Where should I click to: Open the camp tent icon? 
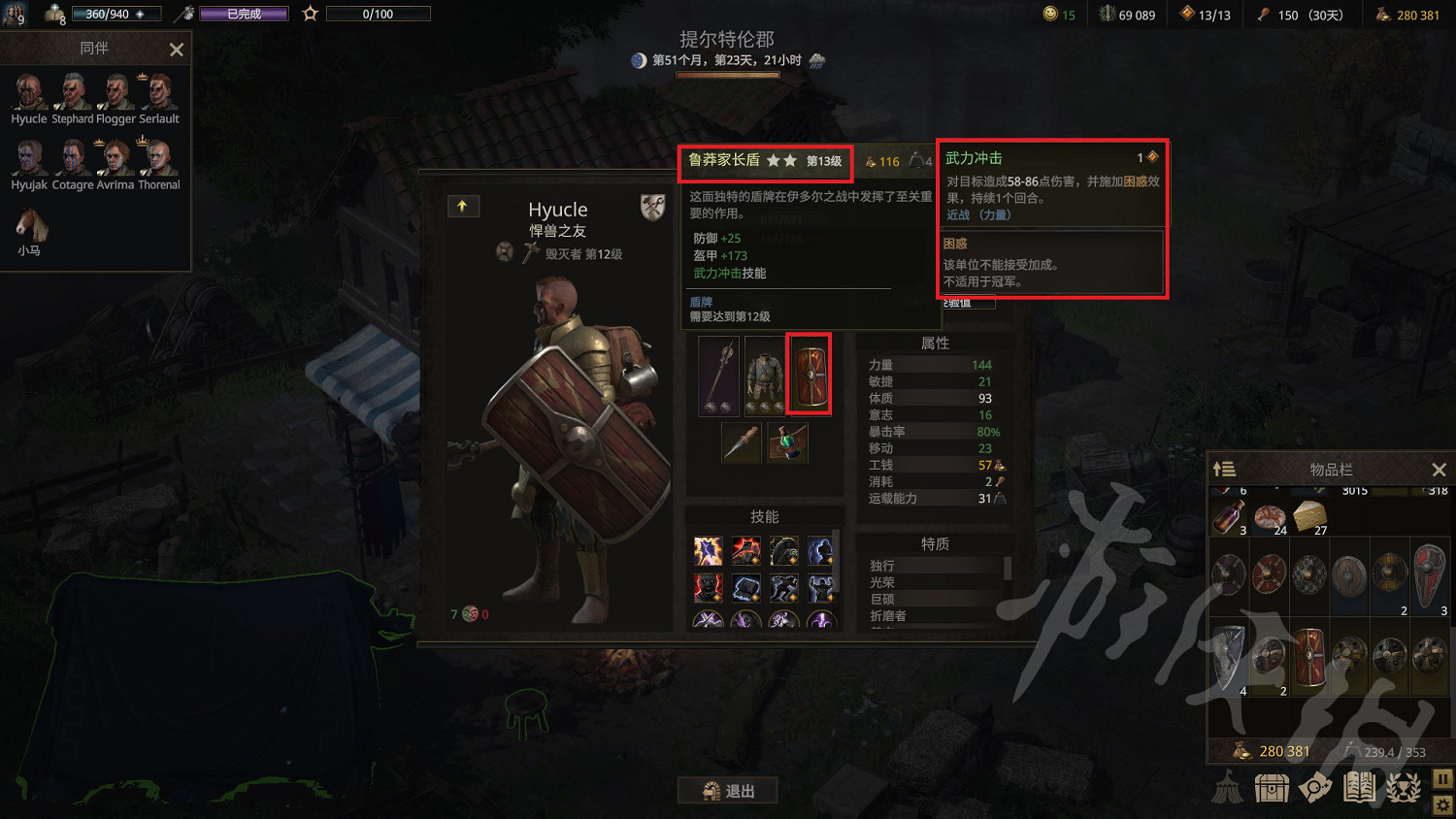tap(1228, 787)
